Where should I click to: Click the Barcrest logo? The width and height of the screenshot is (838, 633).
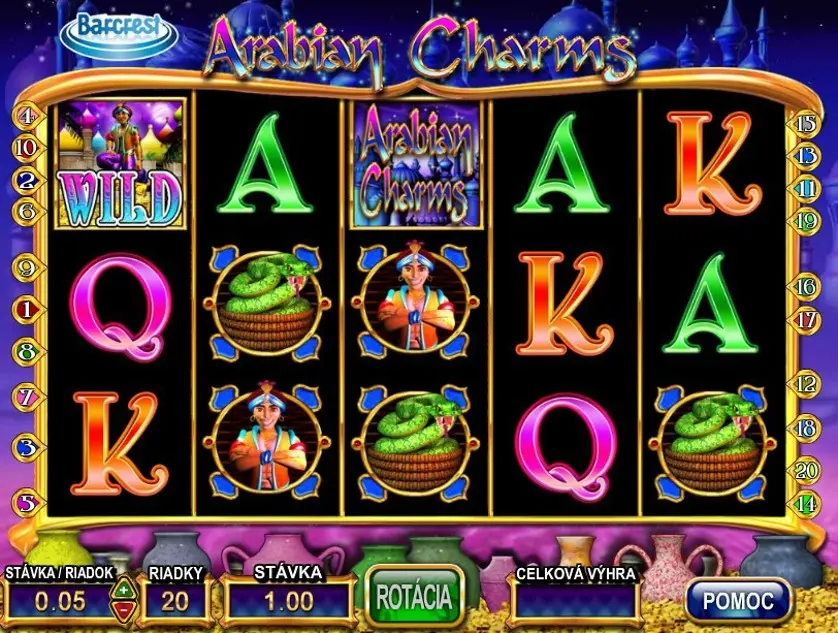tap(119, 31)
